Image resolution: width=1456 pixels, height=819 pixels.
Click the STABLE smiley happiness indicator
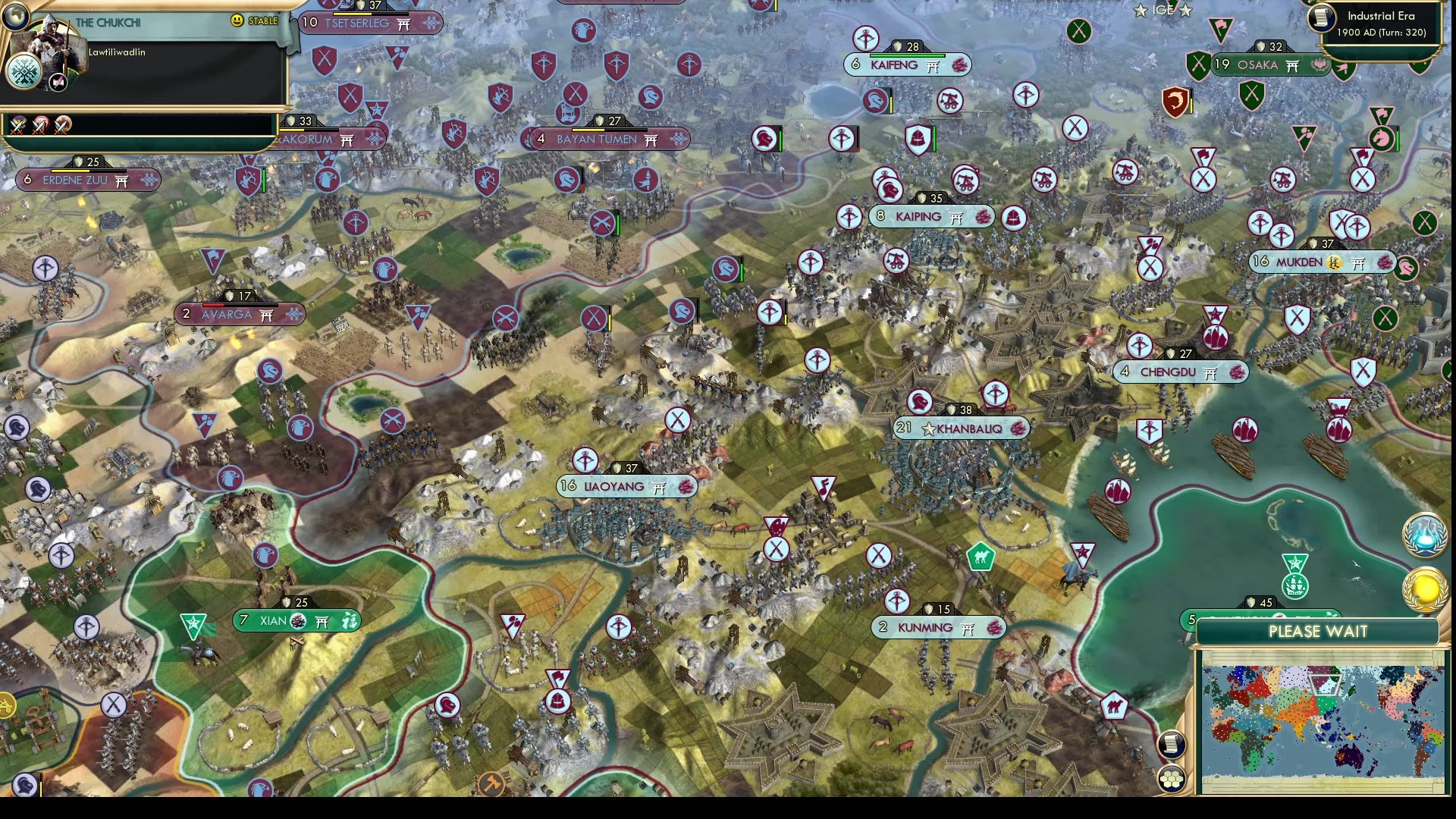(x=237, y=20)
